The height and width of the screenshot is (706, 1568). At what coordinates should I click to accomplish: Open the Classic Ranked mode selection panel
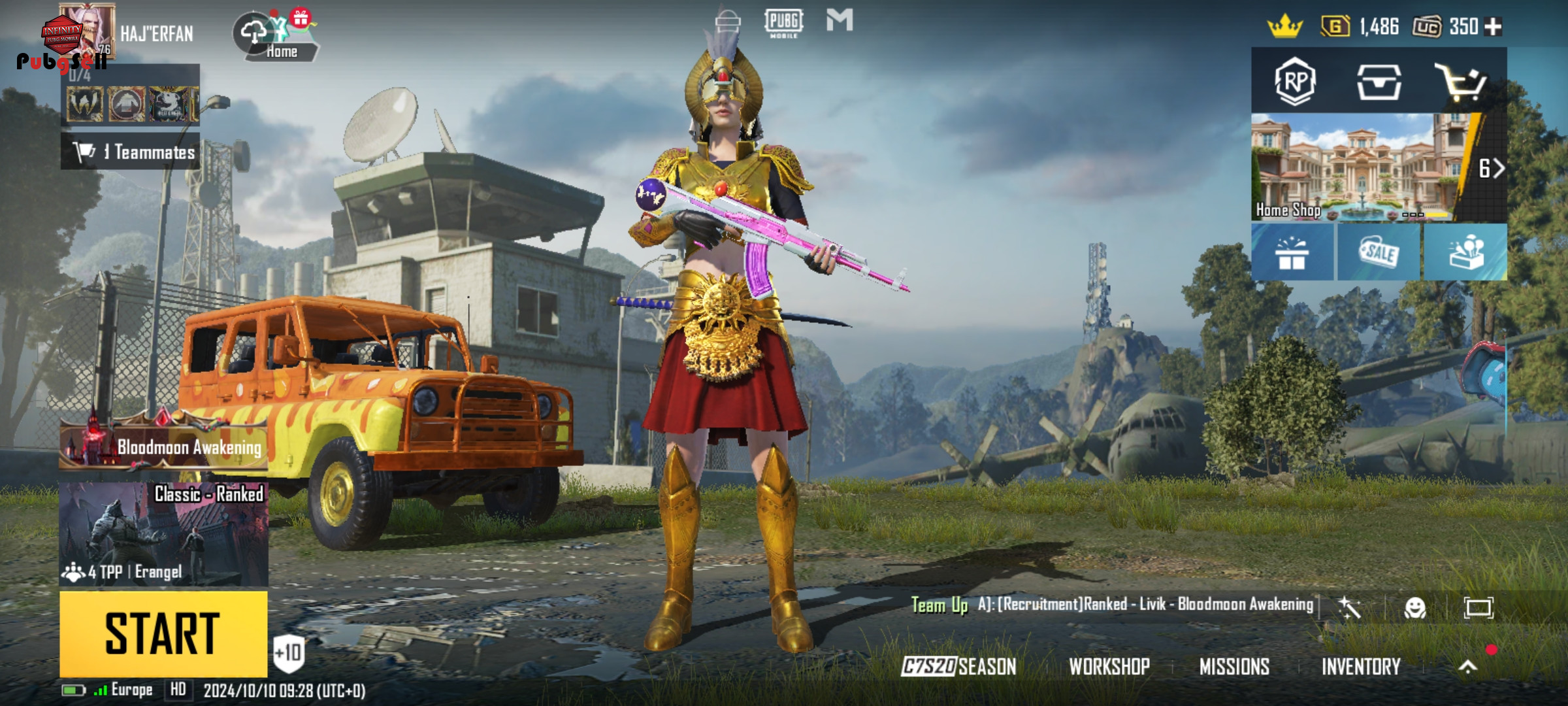(163, 533)
